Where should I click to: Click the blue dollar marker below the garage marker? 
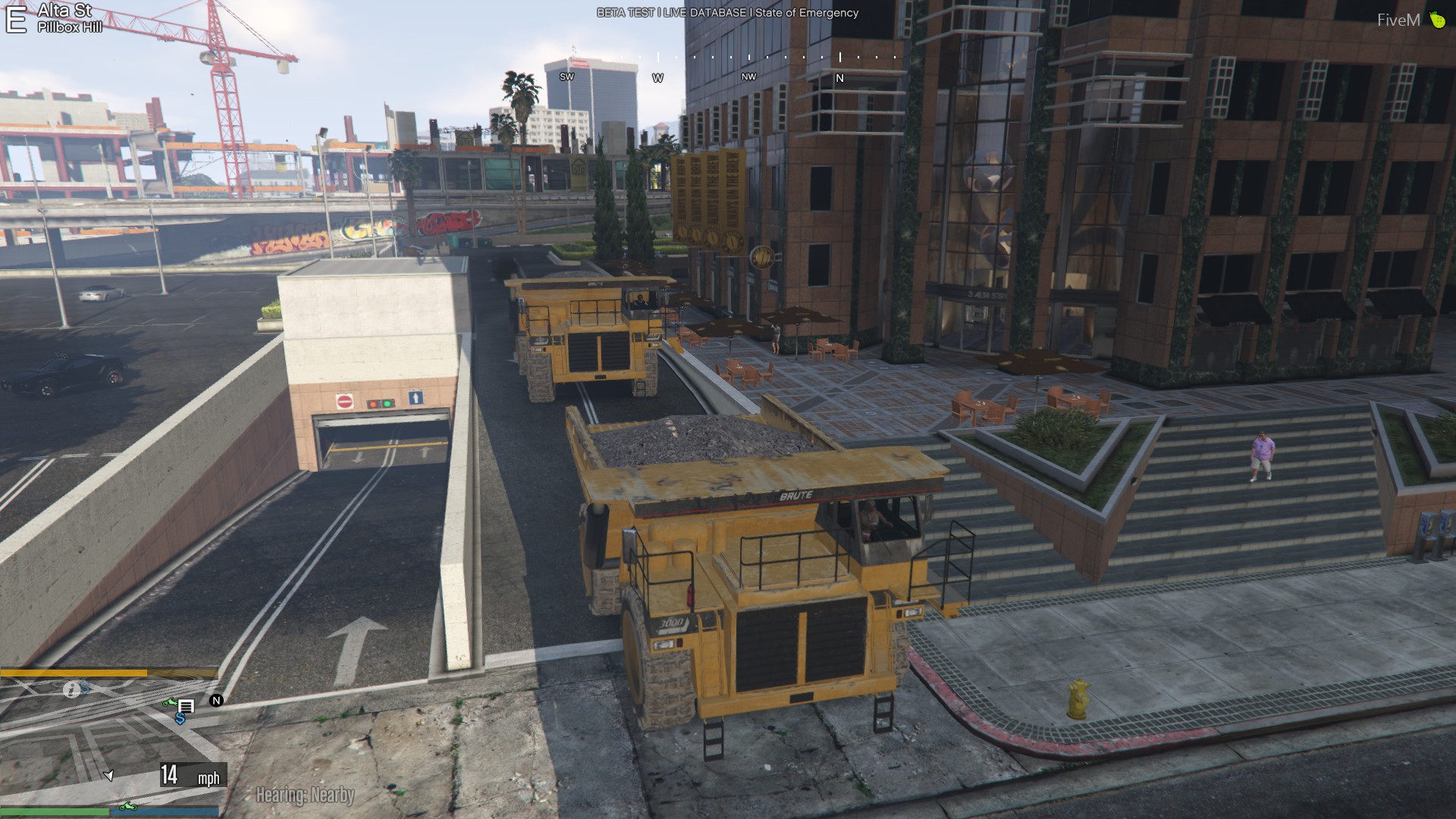tap(180, 717)
